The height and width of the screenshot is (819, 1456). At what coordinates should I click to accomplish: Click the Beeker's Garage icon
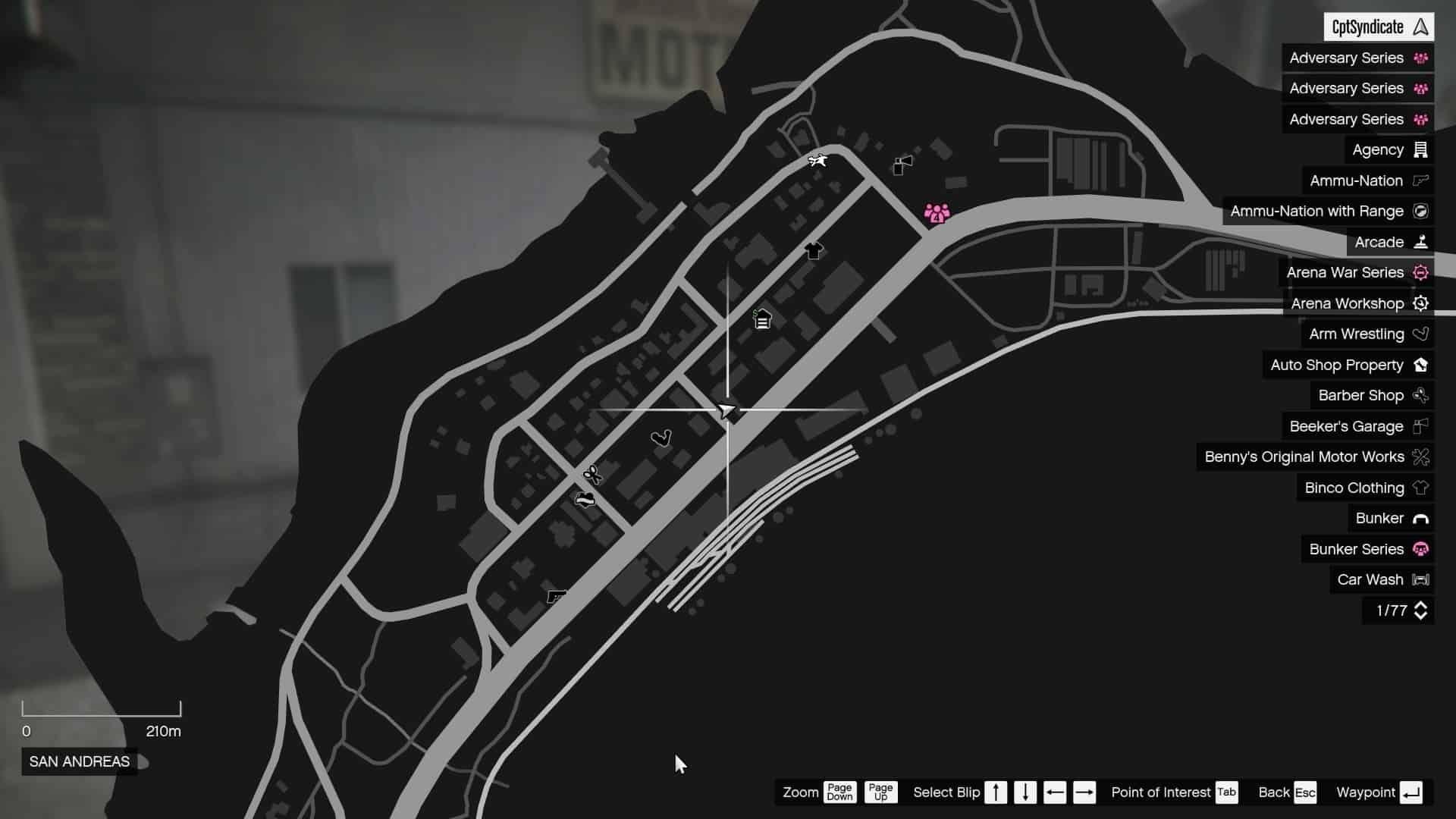[1421, 426]
